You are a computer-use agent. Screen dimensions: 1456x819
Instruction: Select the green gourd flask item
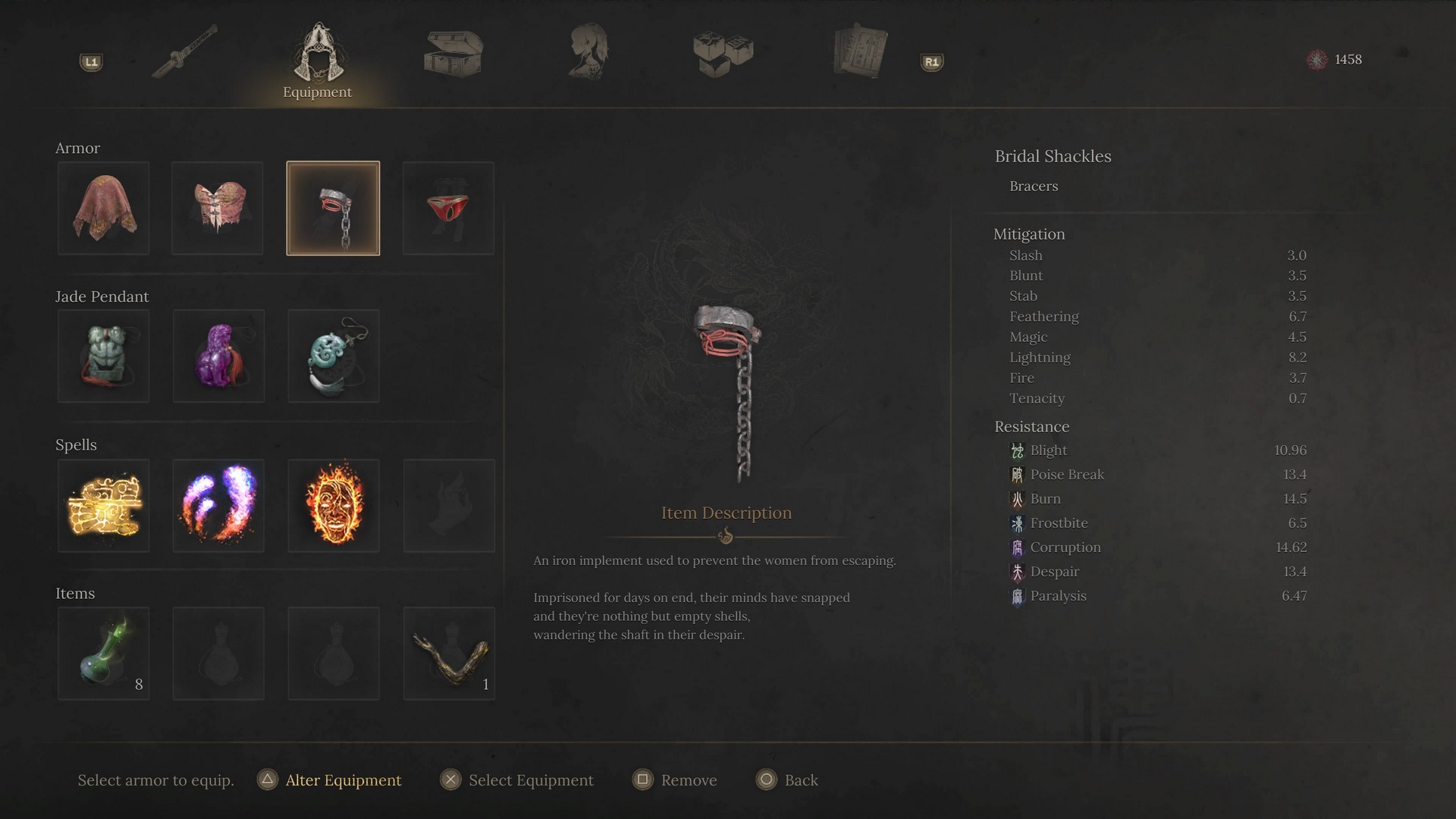[x=104, y=654]
